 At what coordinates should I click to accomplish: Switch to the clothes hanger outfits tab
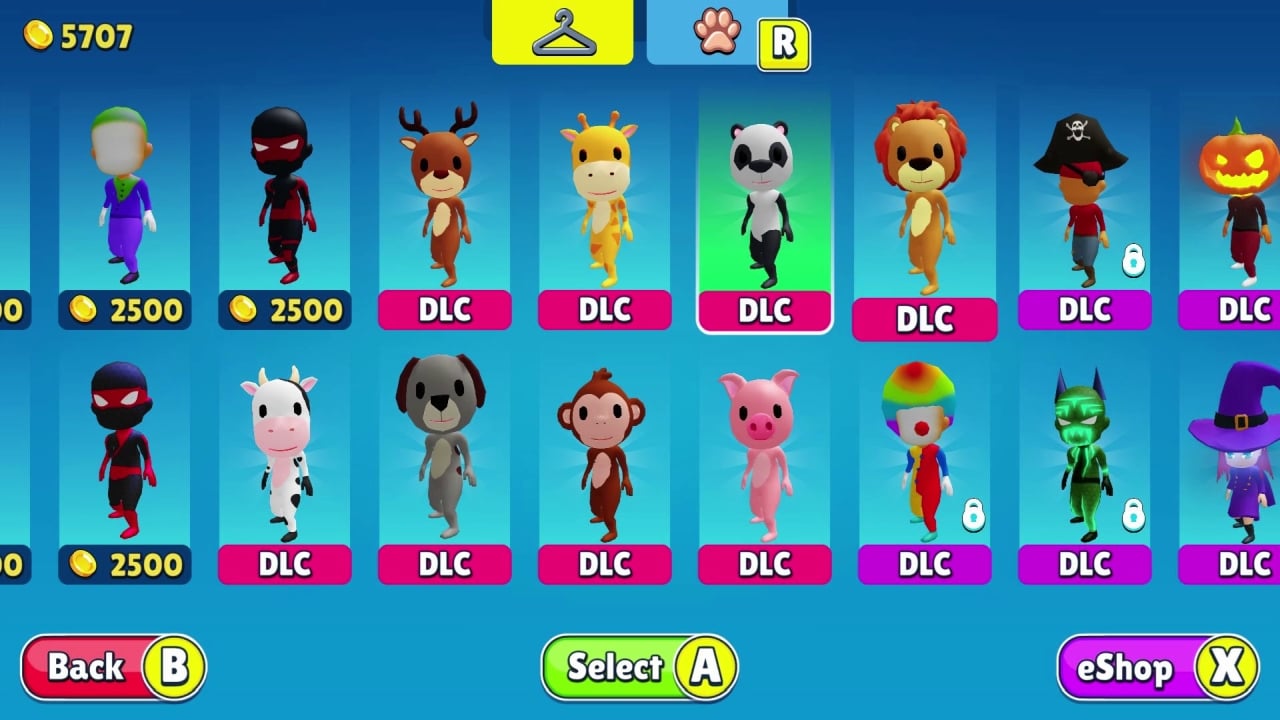click(x=563, y=31)
